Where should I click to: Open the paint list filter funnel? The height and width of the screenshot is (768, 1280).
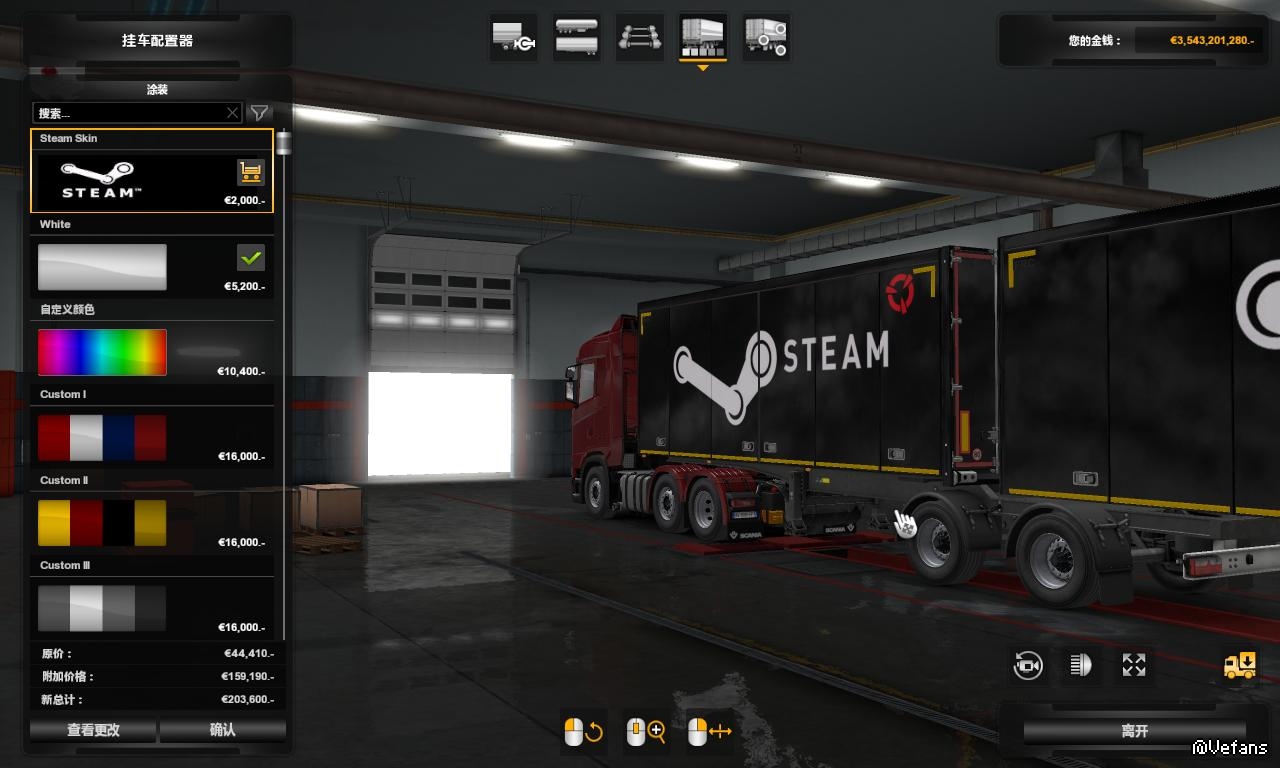click(259, 113)
